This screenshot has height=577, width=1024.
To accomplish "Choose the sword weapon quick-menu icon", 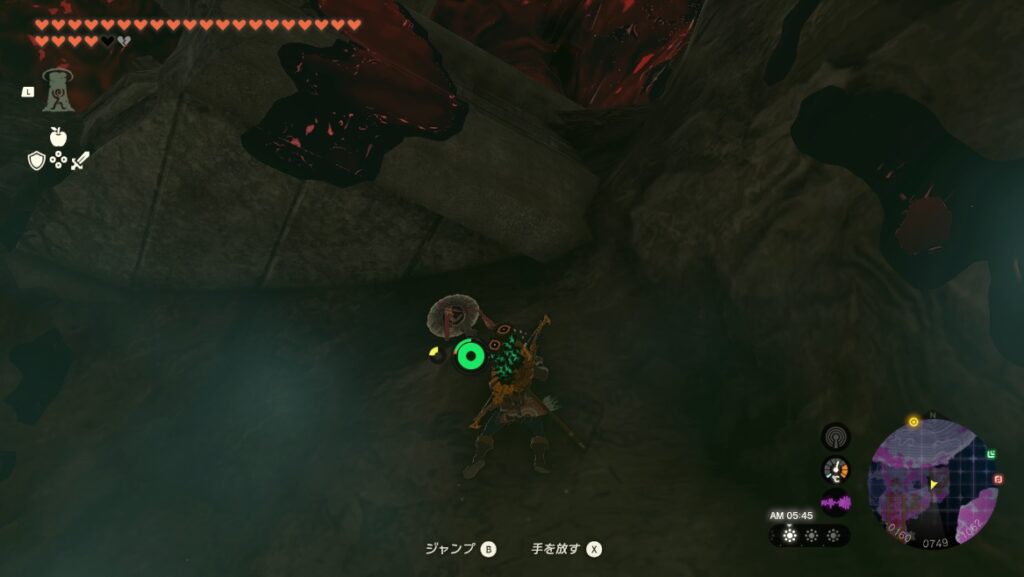I will (80, 160).
